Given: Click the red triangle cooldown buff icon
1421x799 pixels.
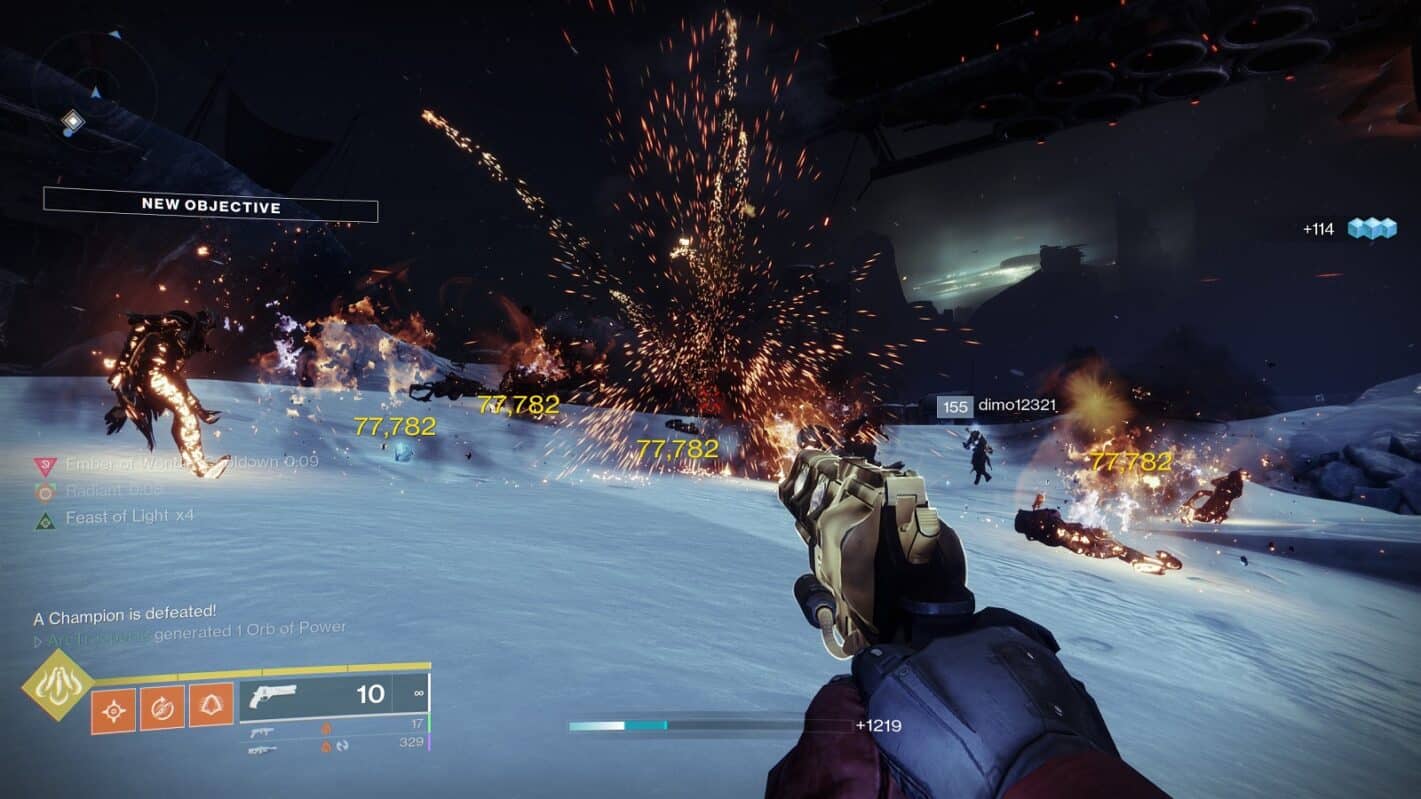Looking at the screenshot, I should (45, 465).
